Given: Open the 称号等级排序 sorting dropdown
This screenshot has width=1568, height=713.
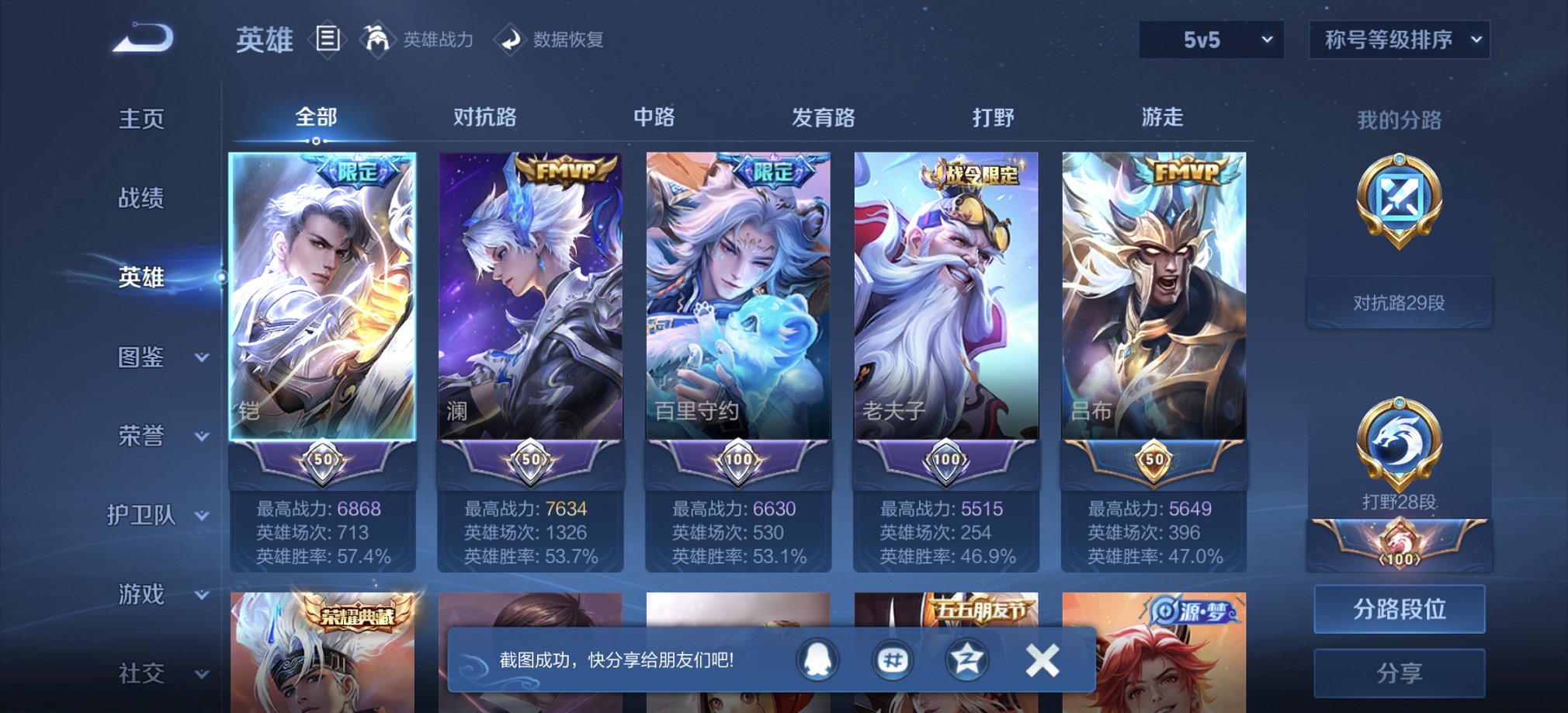Looking at the screenshot, I should tap(1400, 40).
